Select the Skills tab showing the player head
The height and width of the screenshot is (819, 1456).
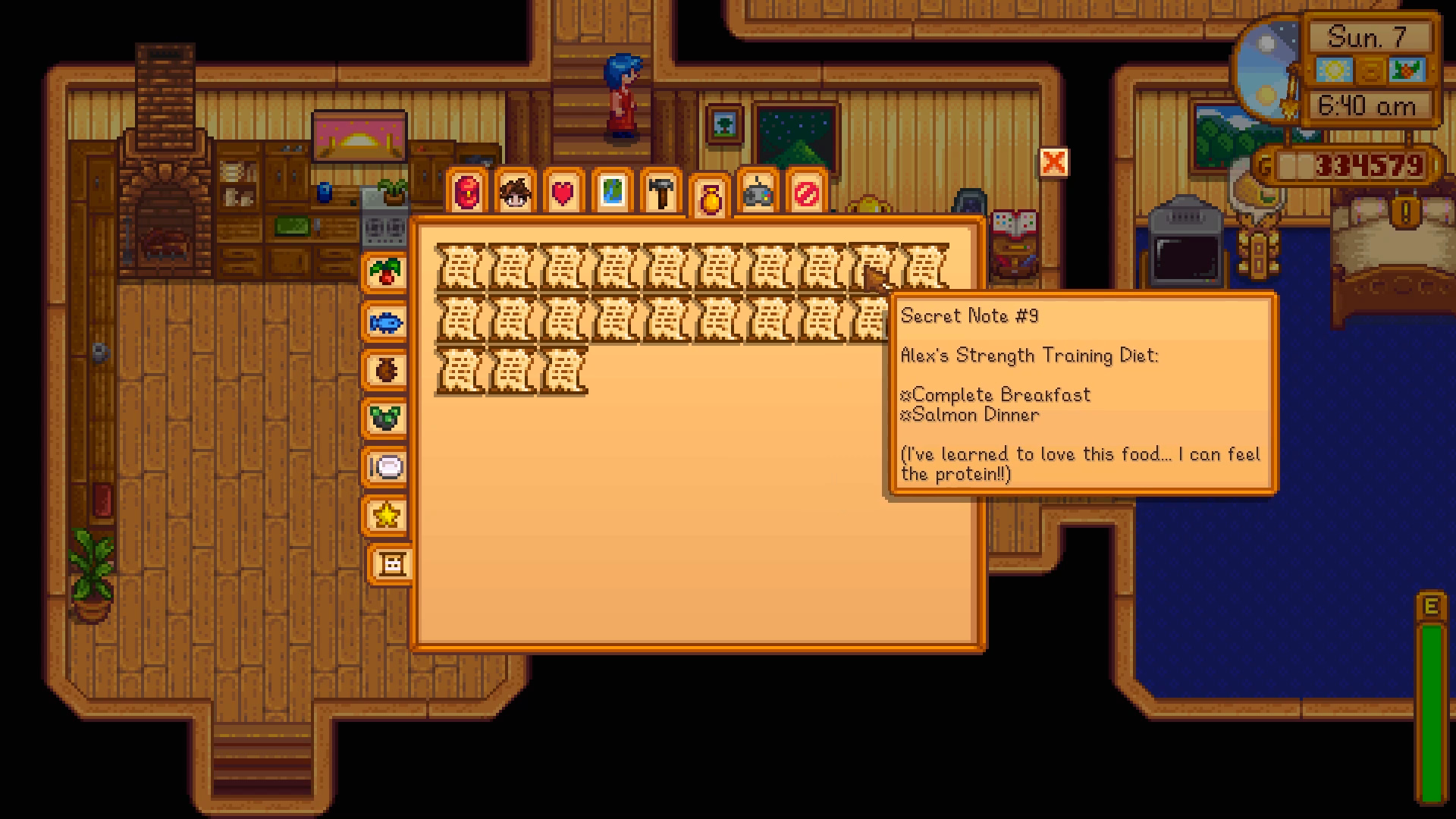514,194
